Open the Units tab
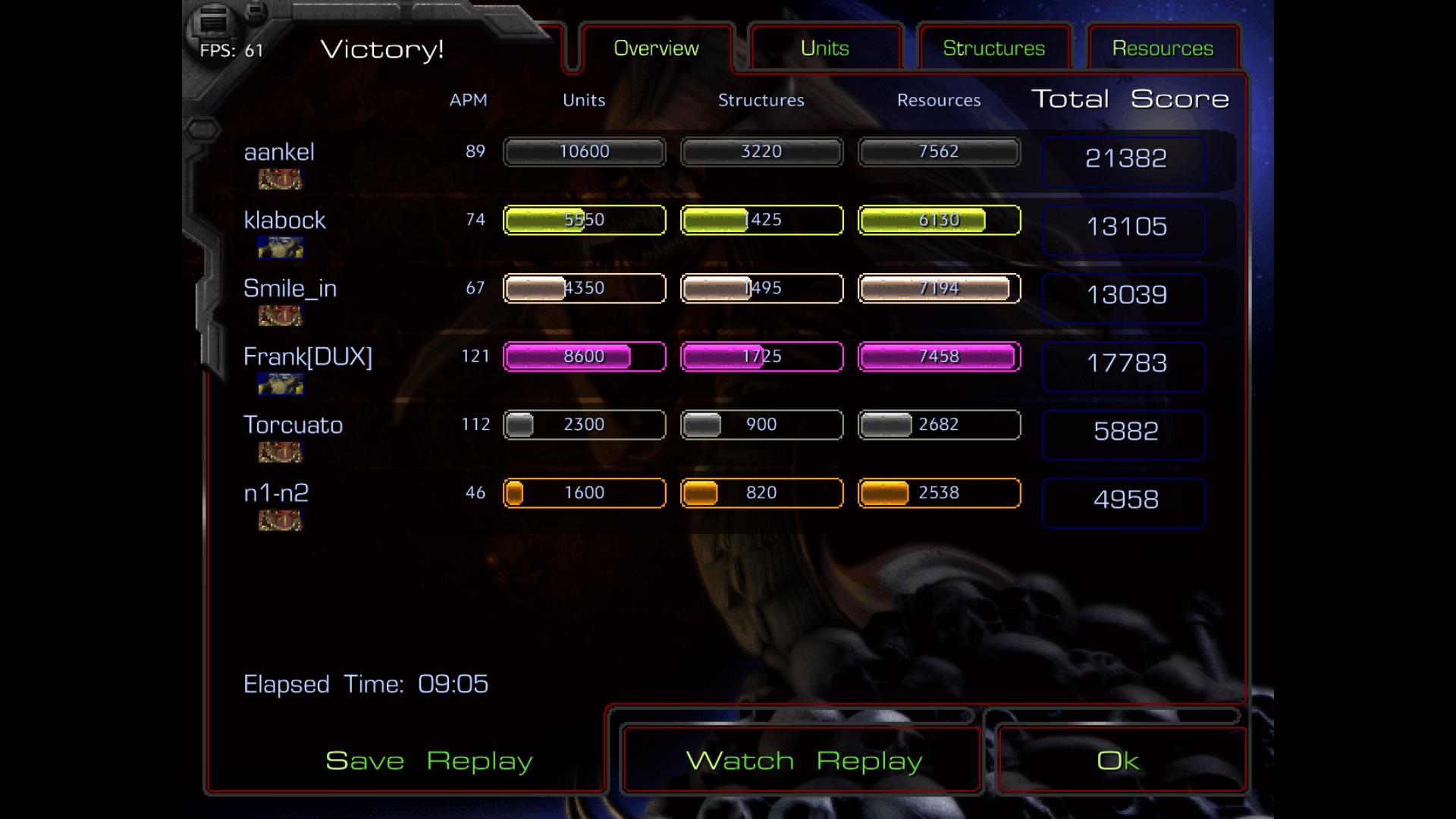 coord(825,49)
